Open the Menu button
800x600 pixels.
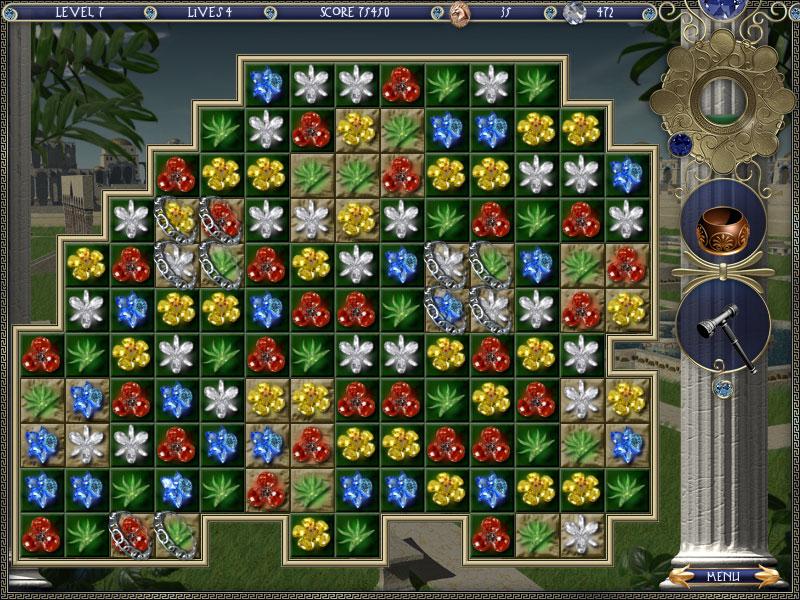coord(722,576)
